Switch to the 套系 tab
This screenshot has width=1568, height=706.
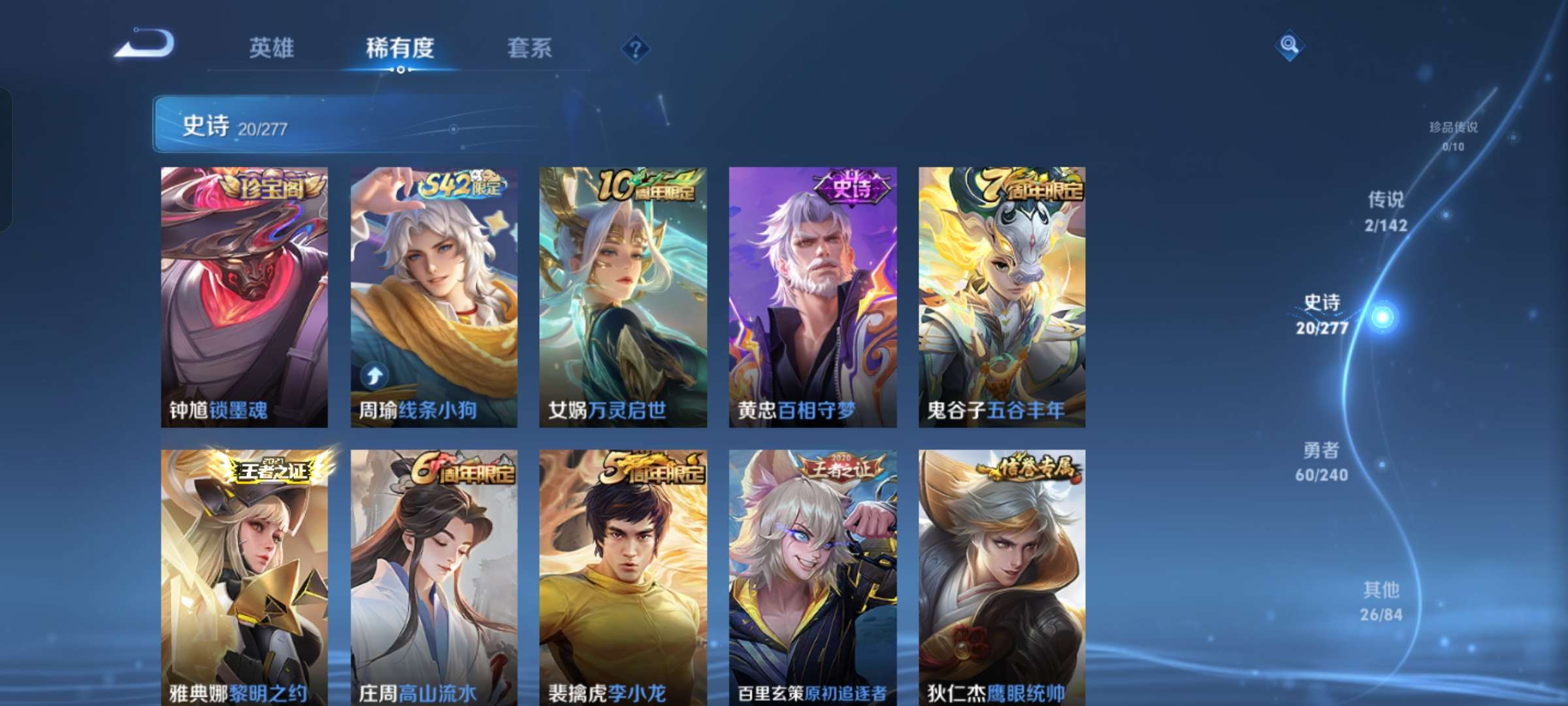tap(530, 48)
